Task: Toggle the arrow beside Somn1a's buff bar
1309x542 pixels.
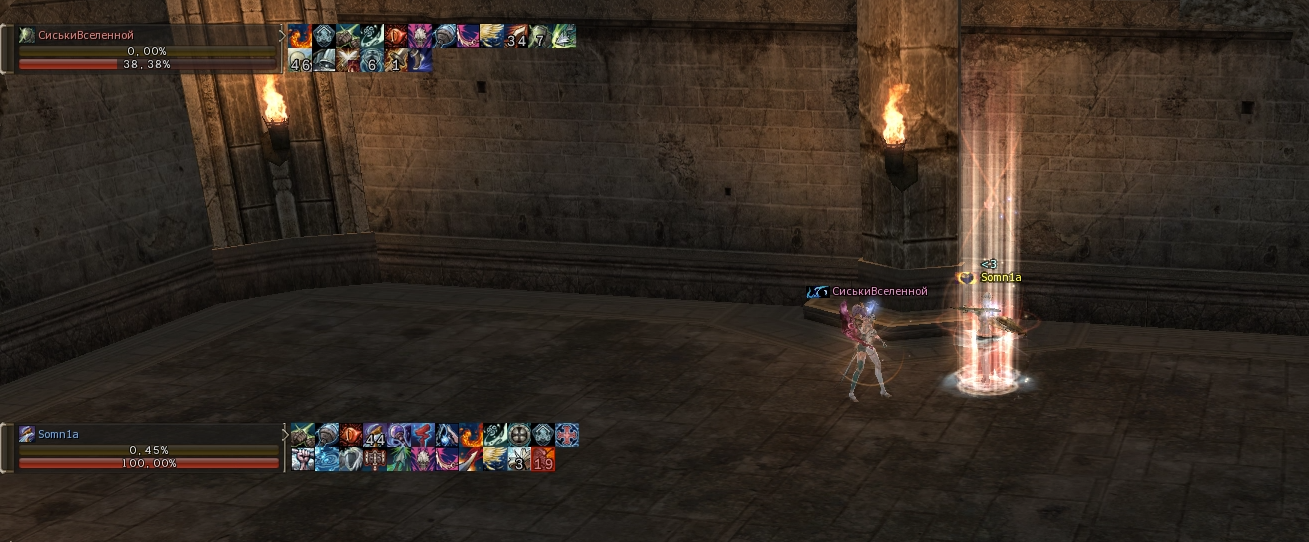Action: point(285,435)
